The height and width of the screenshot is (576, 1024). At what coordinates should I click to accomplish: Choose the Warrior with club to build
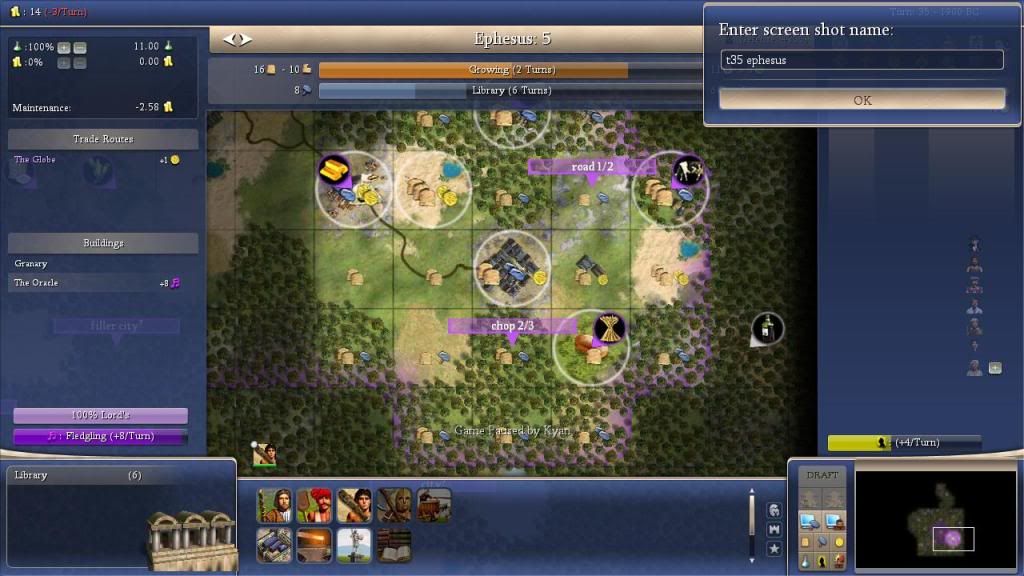click(x=354, y=506)
